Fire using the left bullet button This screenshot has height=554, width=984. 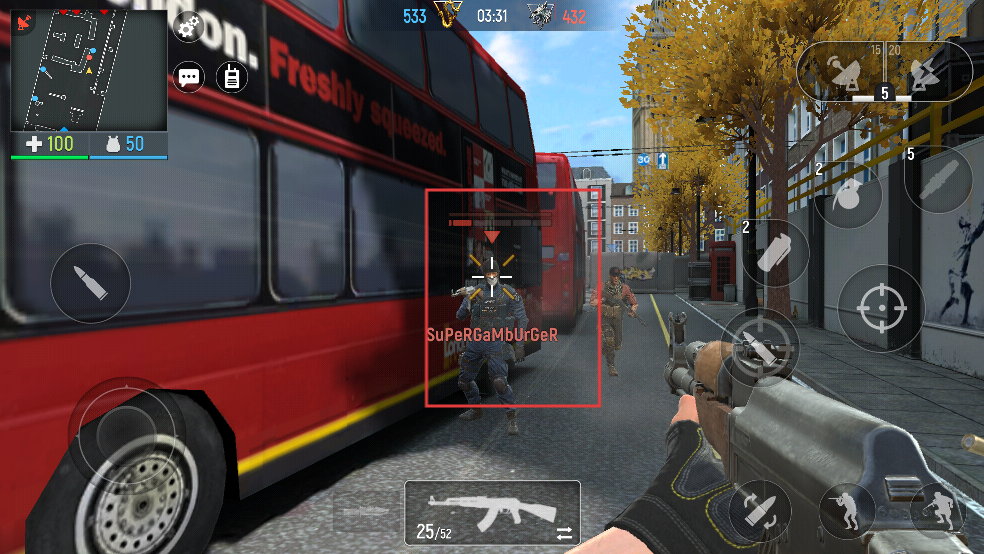click(90, 283)
